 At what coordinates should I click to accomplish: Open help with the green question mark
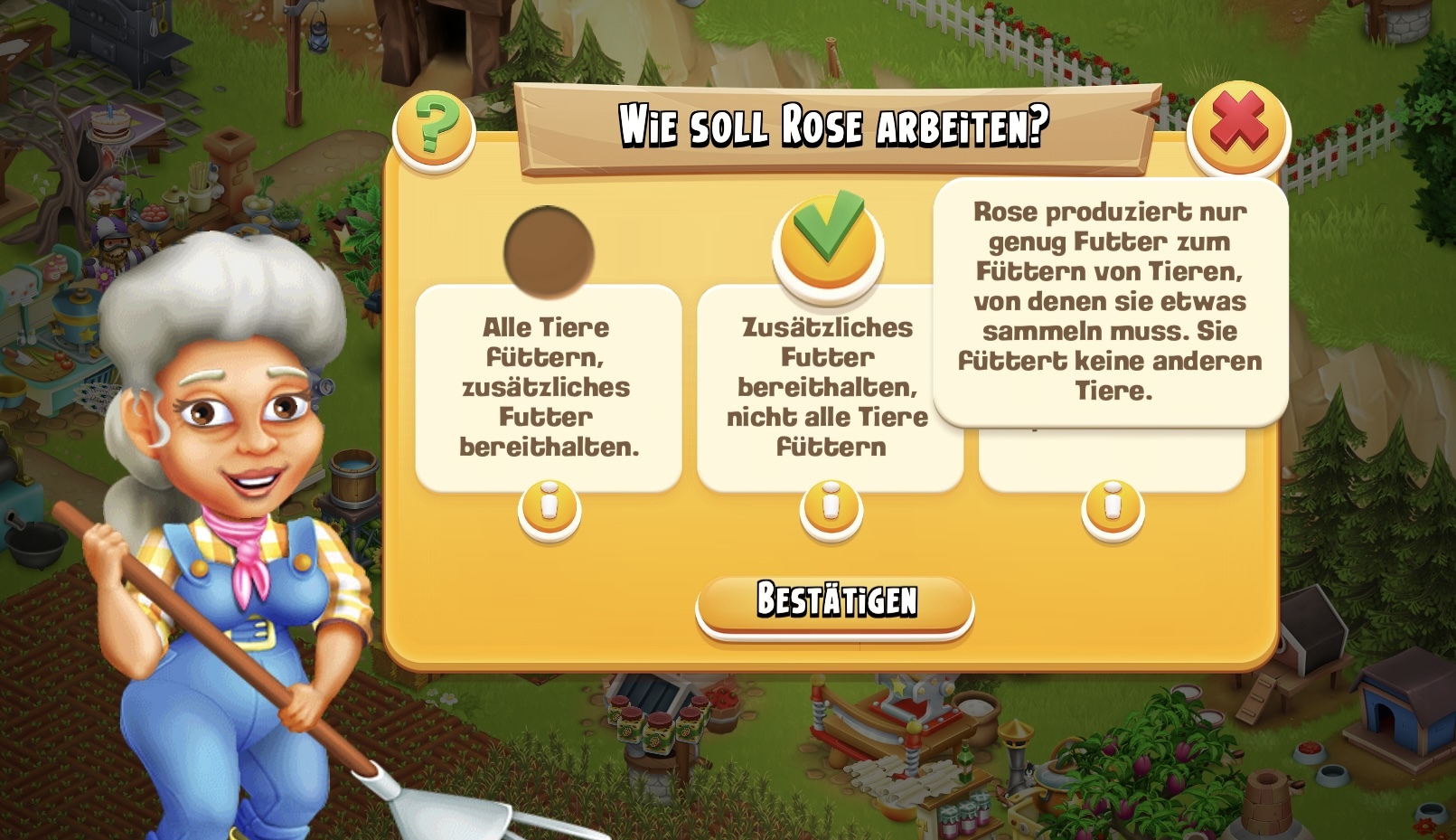pyautogui.click(x=434, y=127)
